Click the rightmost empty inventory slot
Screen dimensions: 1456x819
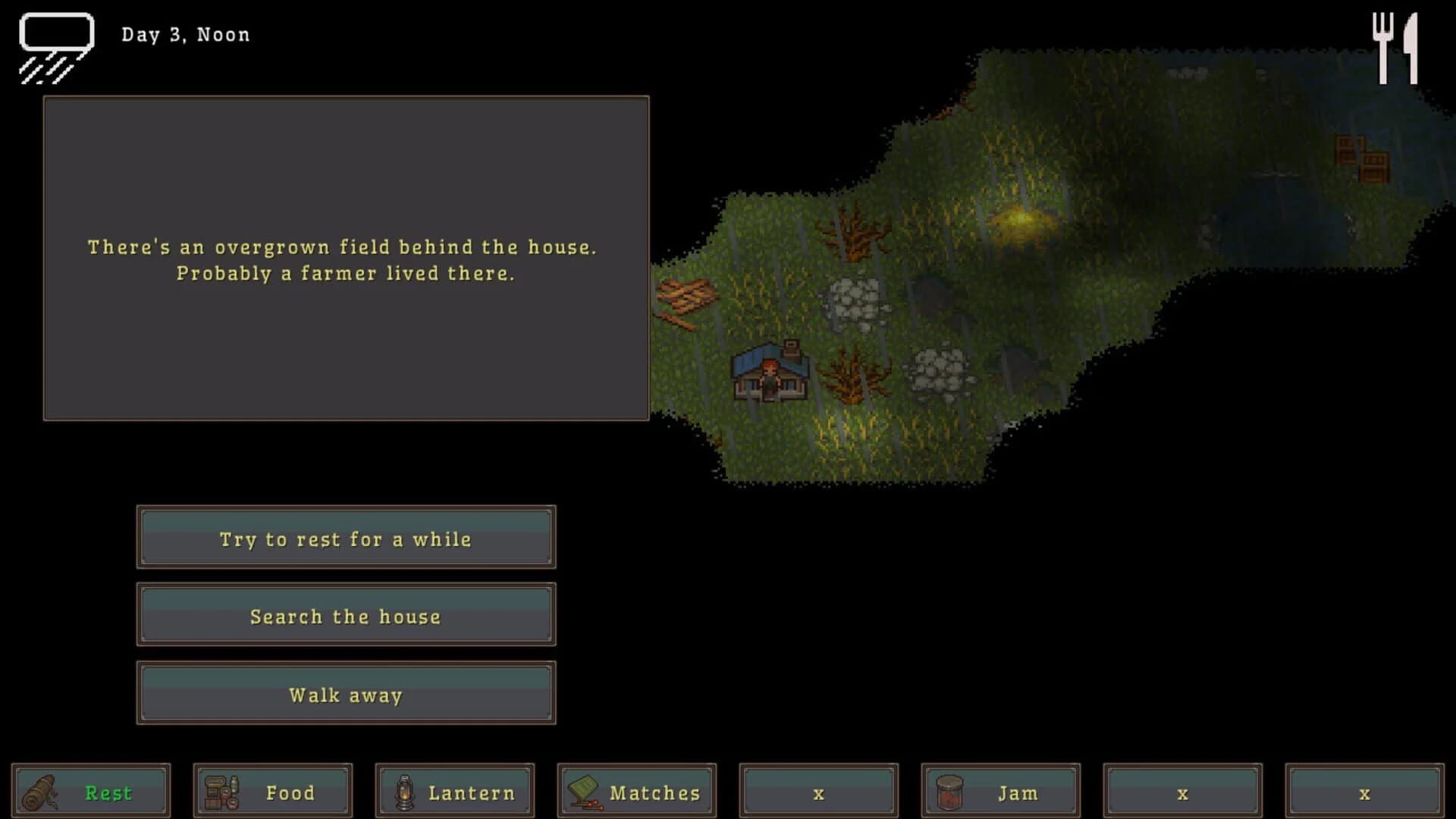(1363, 792)
